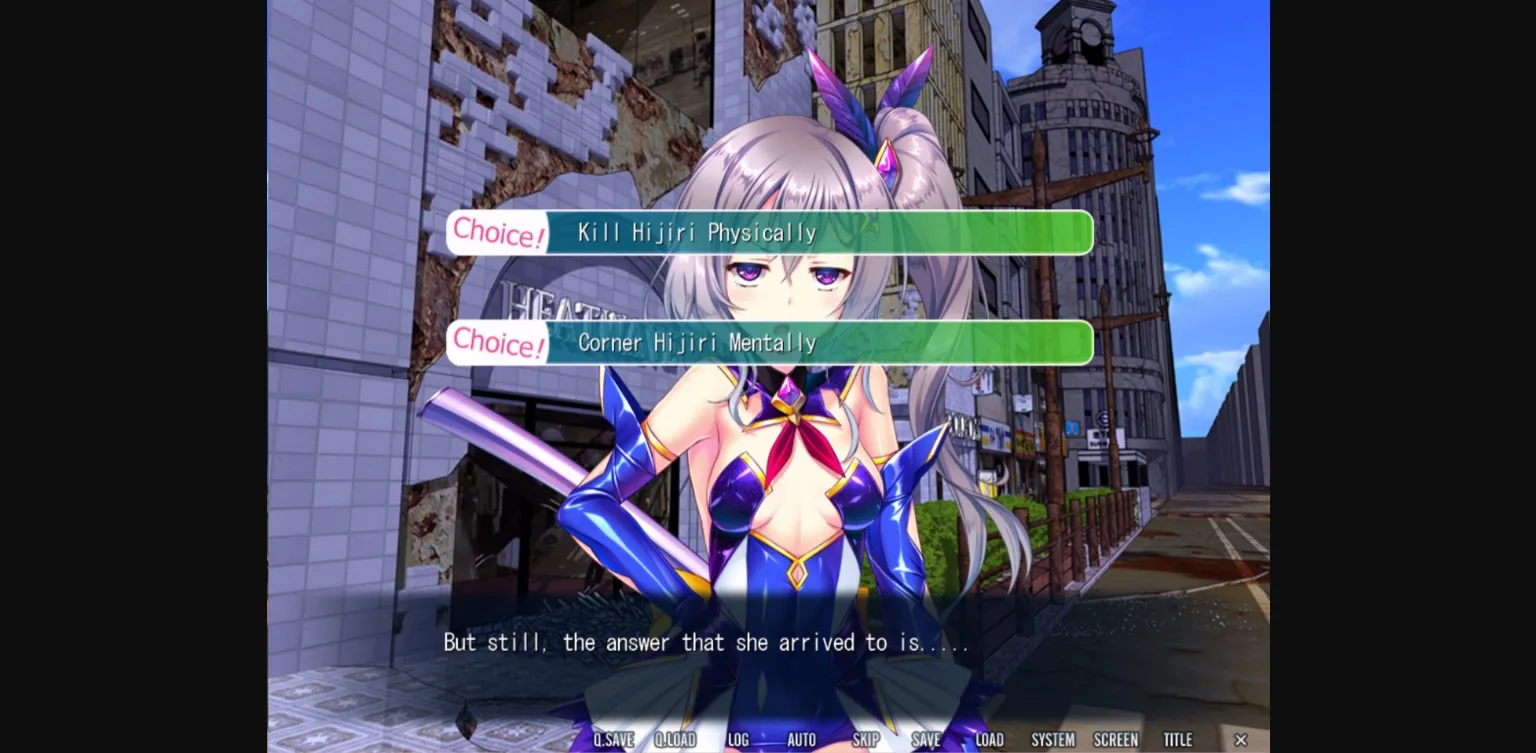Open the LOAD menu
Viewport: 1536px width, 753px height.
click(x=988, y=740)
